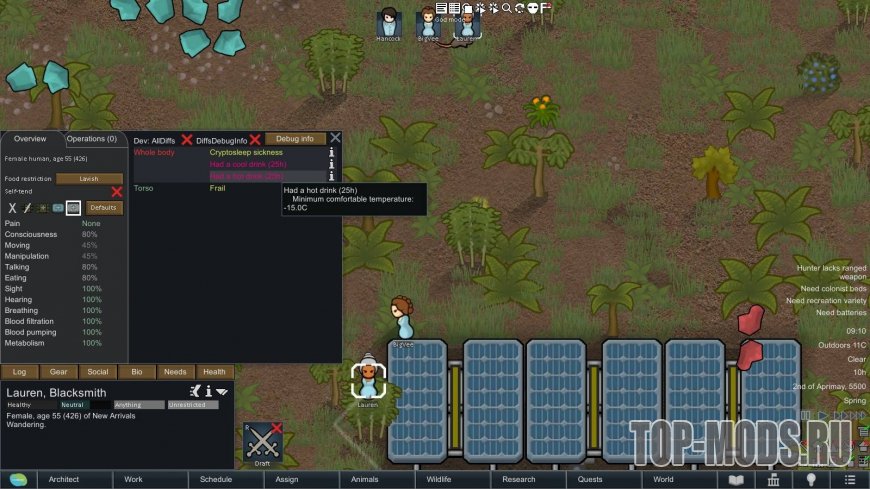Image resolution: width=870 pixels, height=489 pixels.
Task: Open the Research menu
Action: [519, 480]
